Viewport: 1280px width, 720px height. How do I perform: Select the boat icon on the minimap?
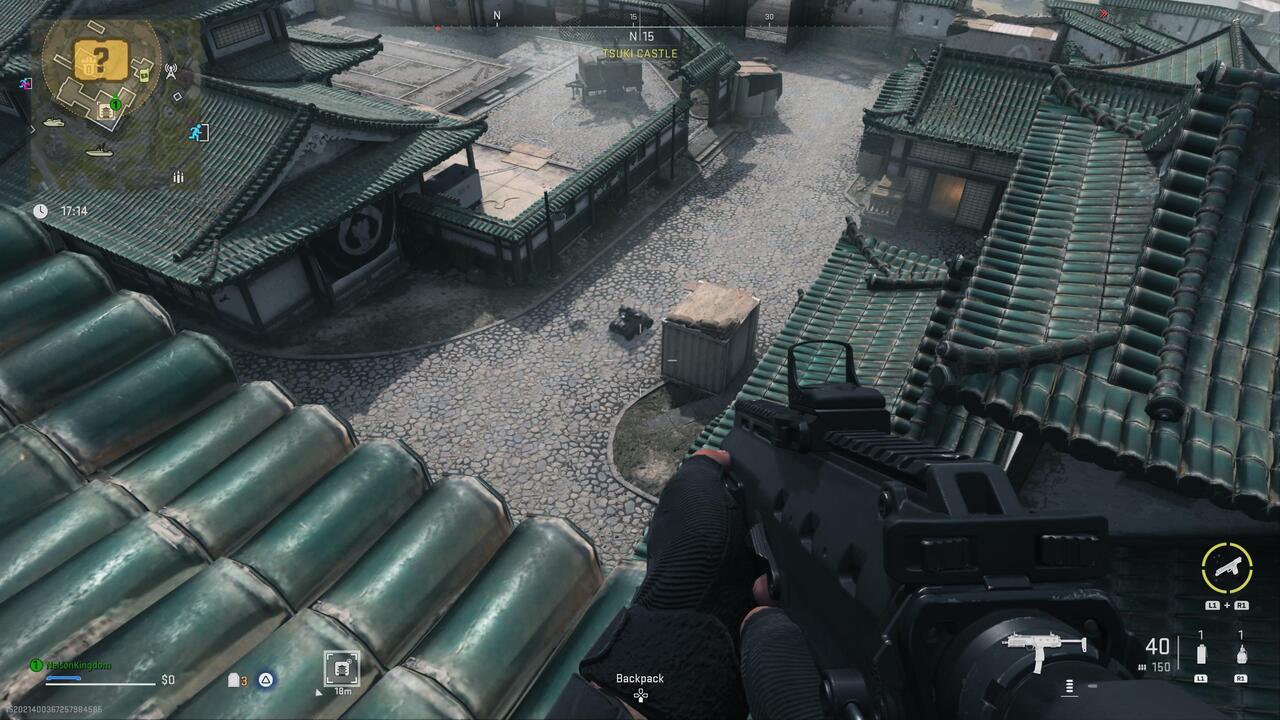click(99, 151)
